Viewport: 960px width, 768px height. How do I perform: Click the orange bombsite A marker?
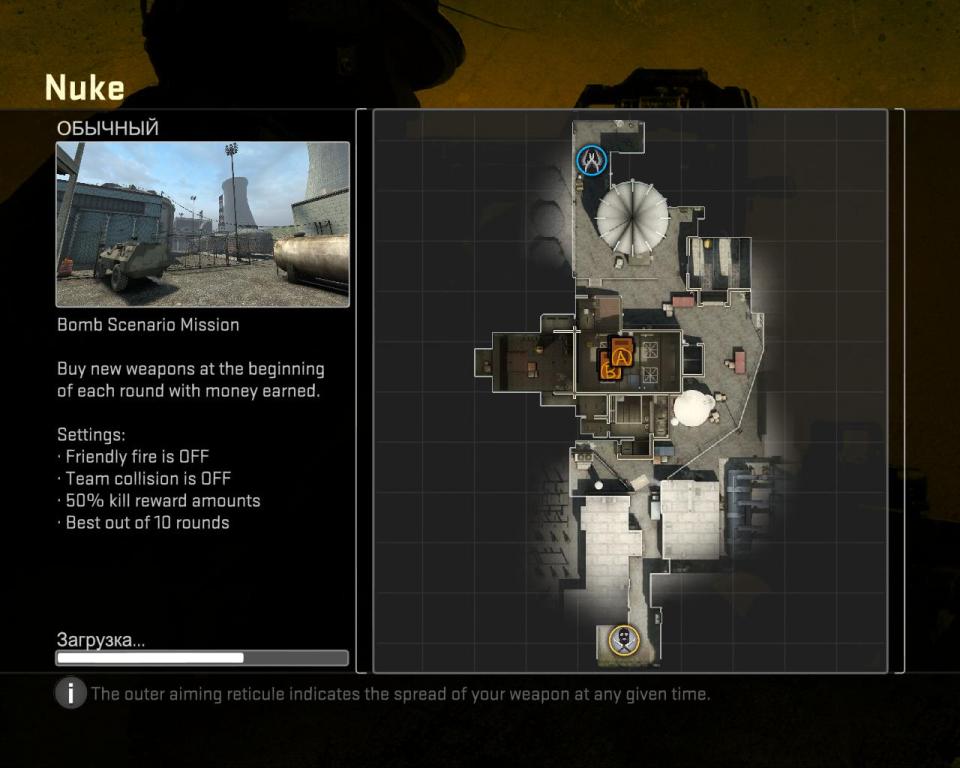(x=623, y=356)
